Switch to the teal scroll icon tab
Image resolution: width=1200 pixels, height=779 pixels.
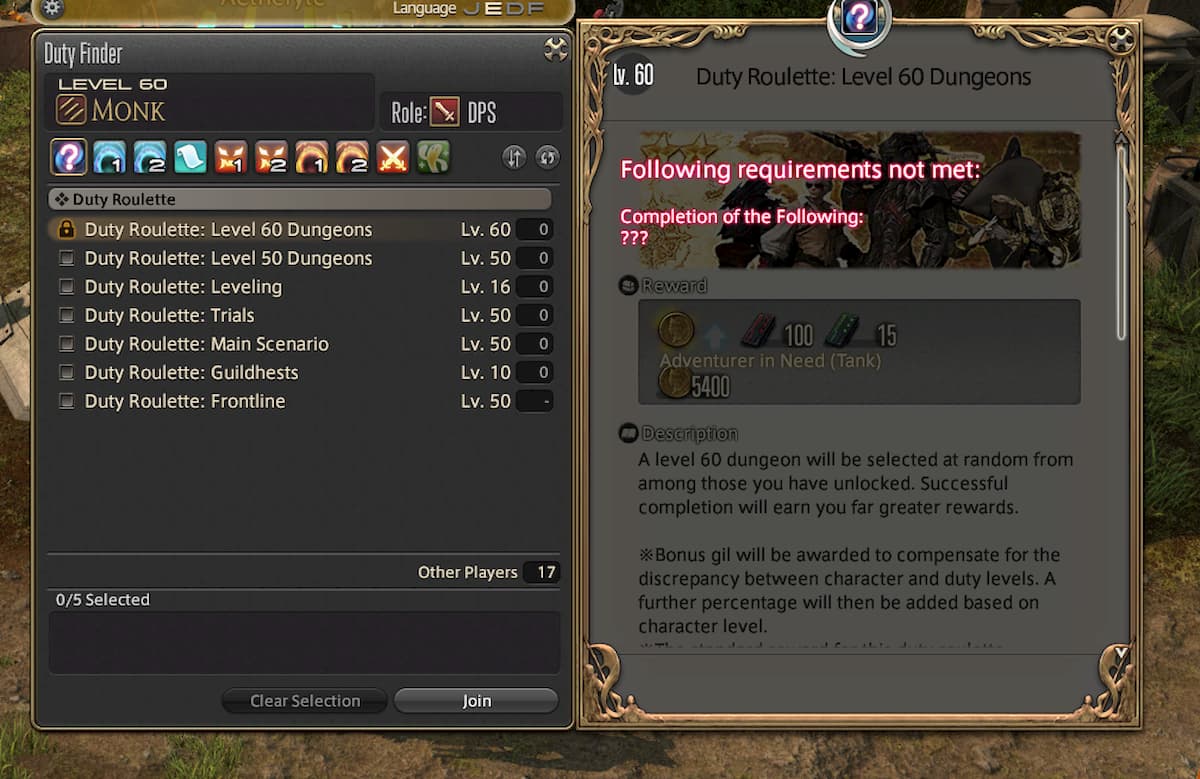190,157
